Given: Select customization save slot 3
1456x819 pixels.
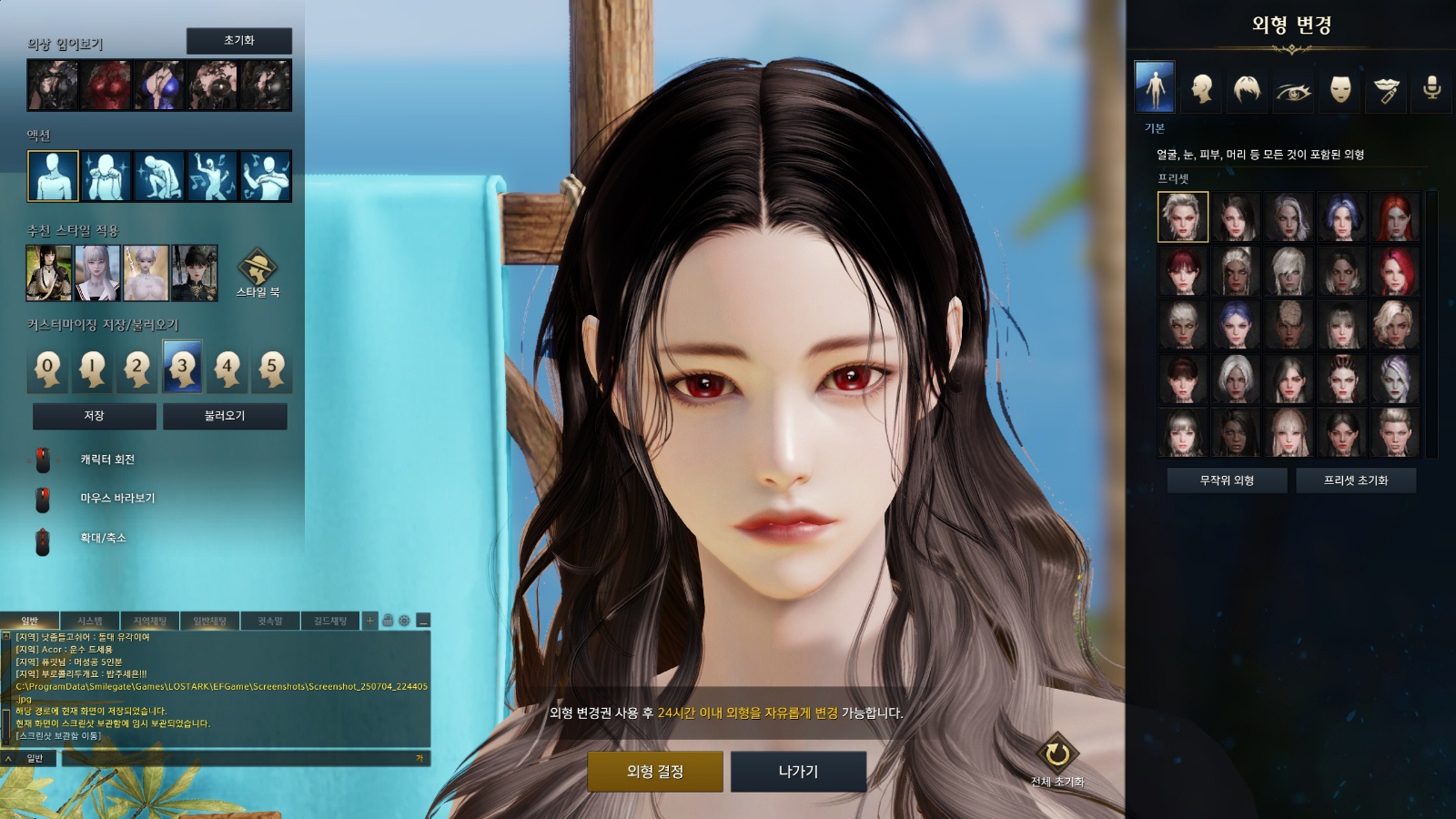Looking at the screenshot, I should click(x=182, y=367).
